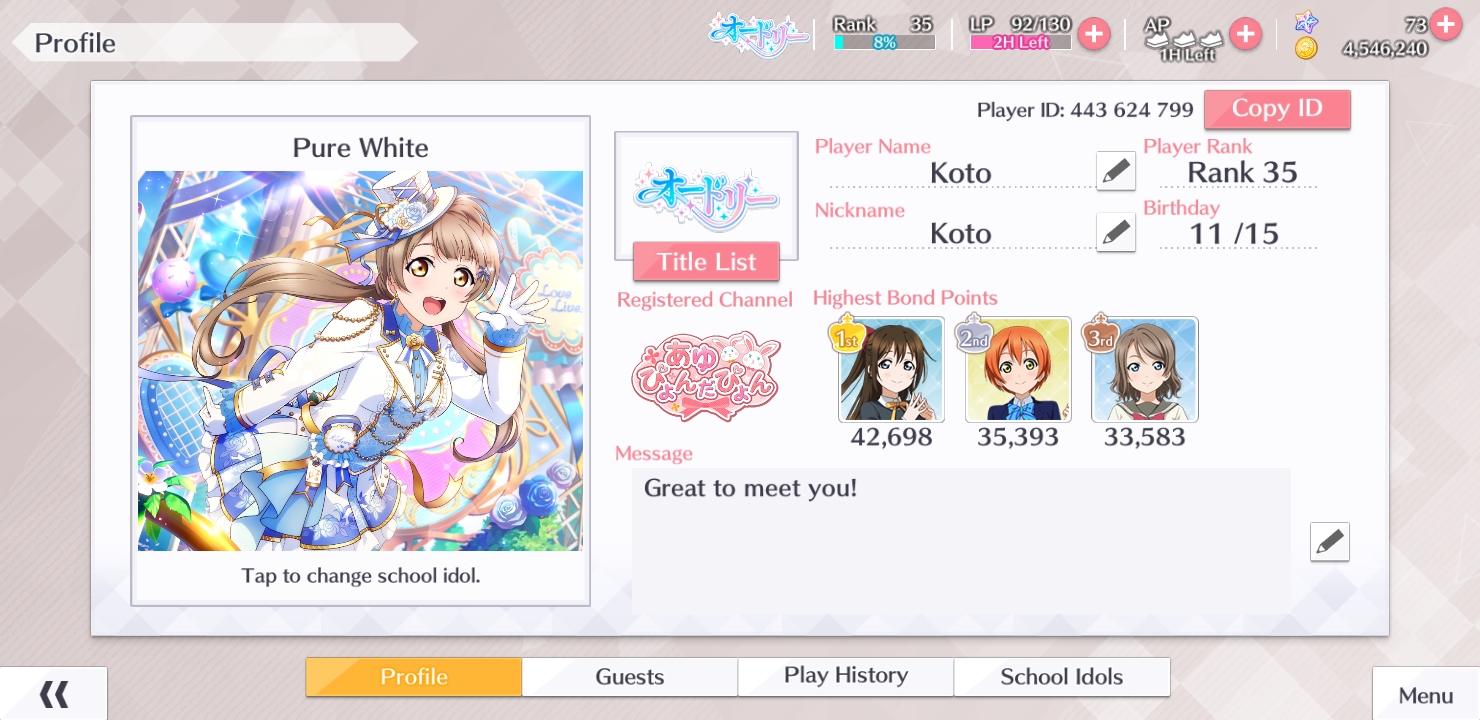Edit the Player Name with pencil icon

point(1115,171)
